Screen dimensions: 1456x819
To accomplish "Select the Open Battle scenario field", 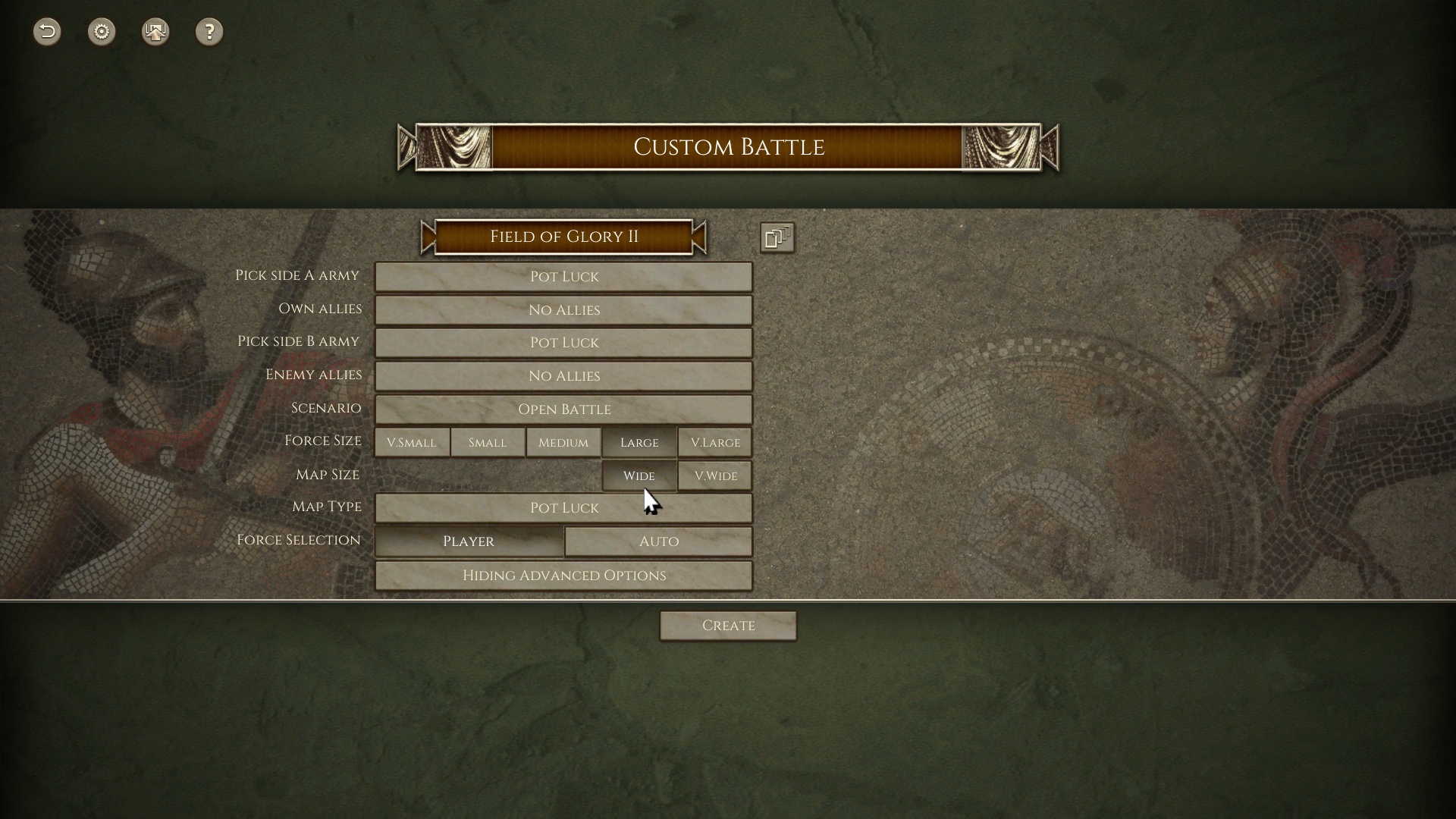I will 563,409.
